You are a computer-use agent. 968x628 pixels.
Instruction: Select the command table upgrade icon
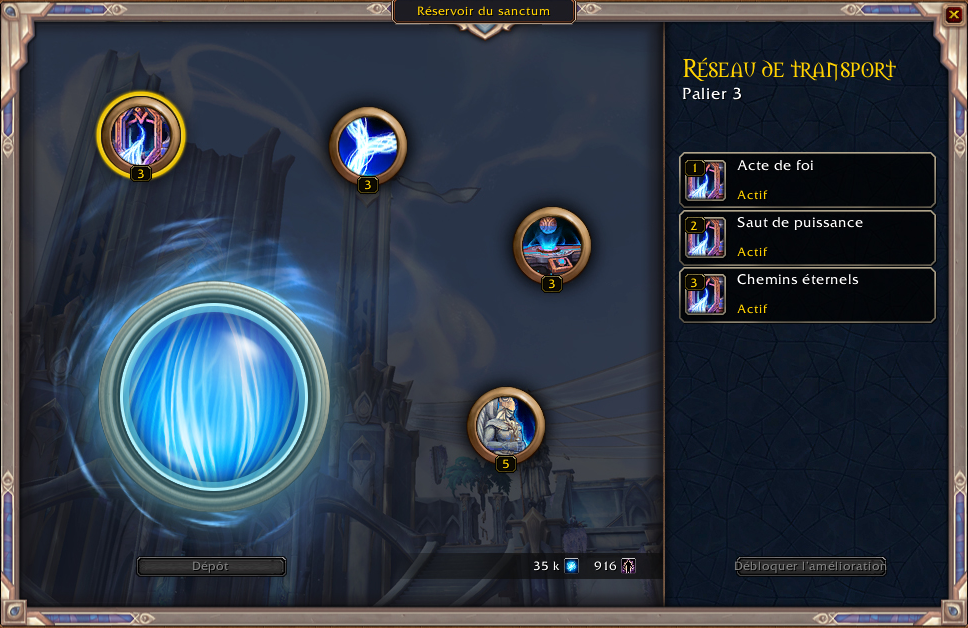(551, 244)
